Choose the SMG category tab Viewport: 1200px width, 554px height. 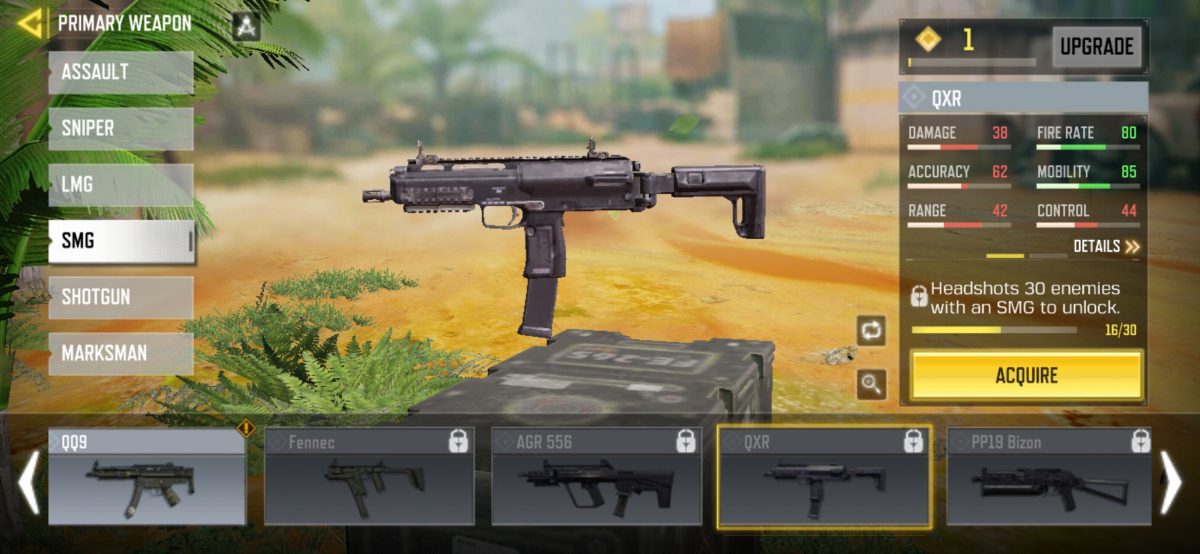121,241
